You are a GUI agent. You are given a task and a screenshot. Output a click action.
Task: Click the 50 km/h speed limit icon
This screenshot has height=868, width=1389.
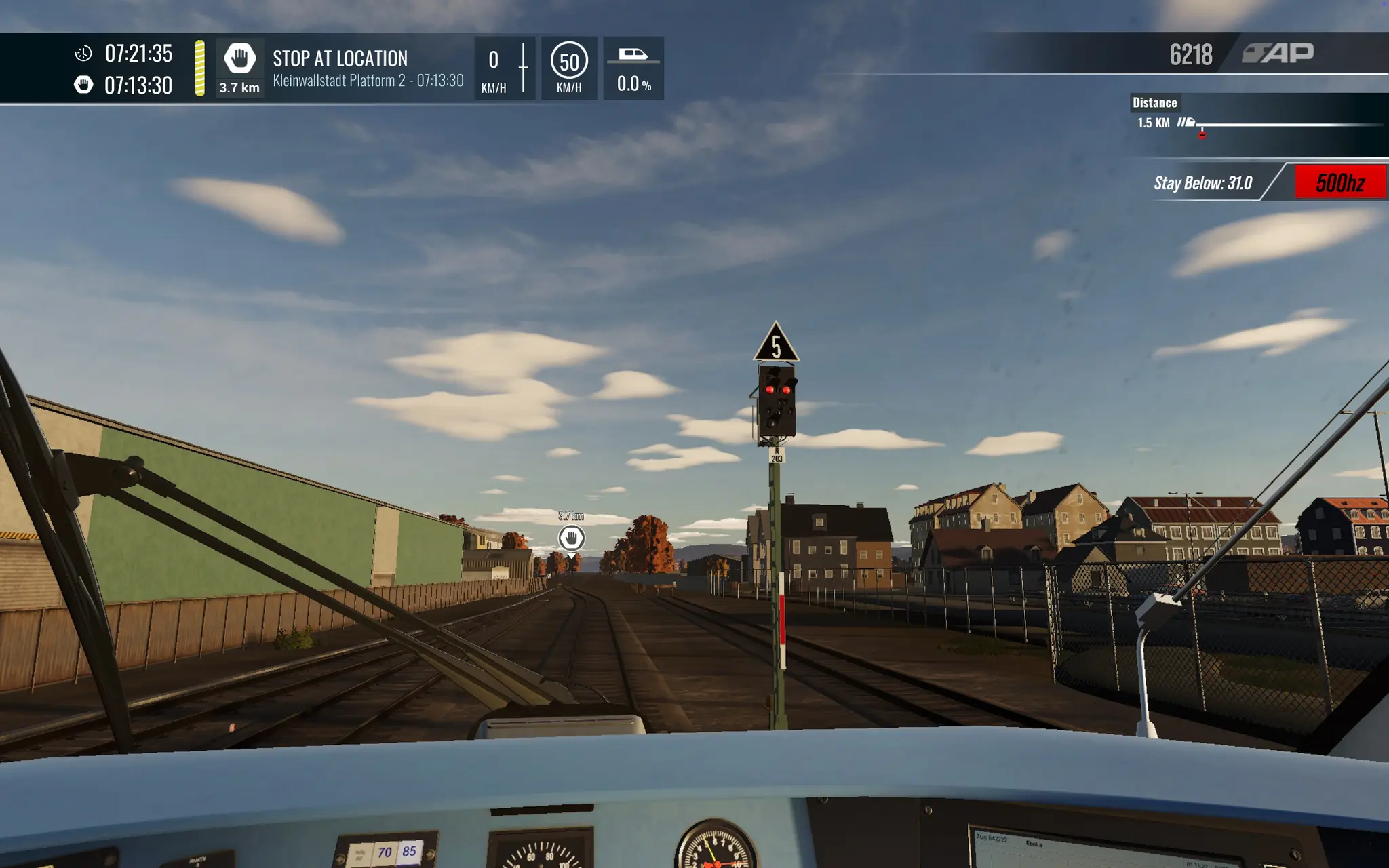pyautogui.click(x=569, y=62)
